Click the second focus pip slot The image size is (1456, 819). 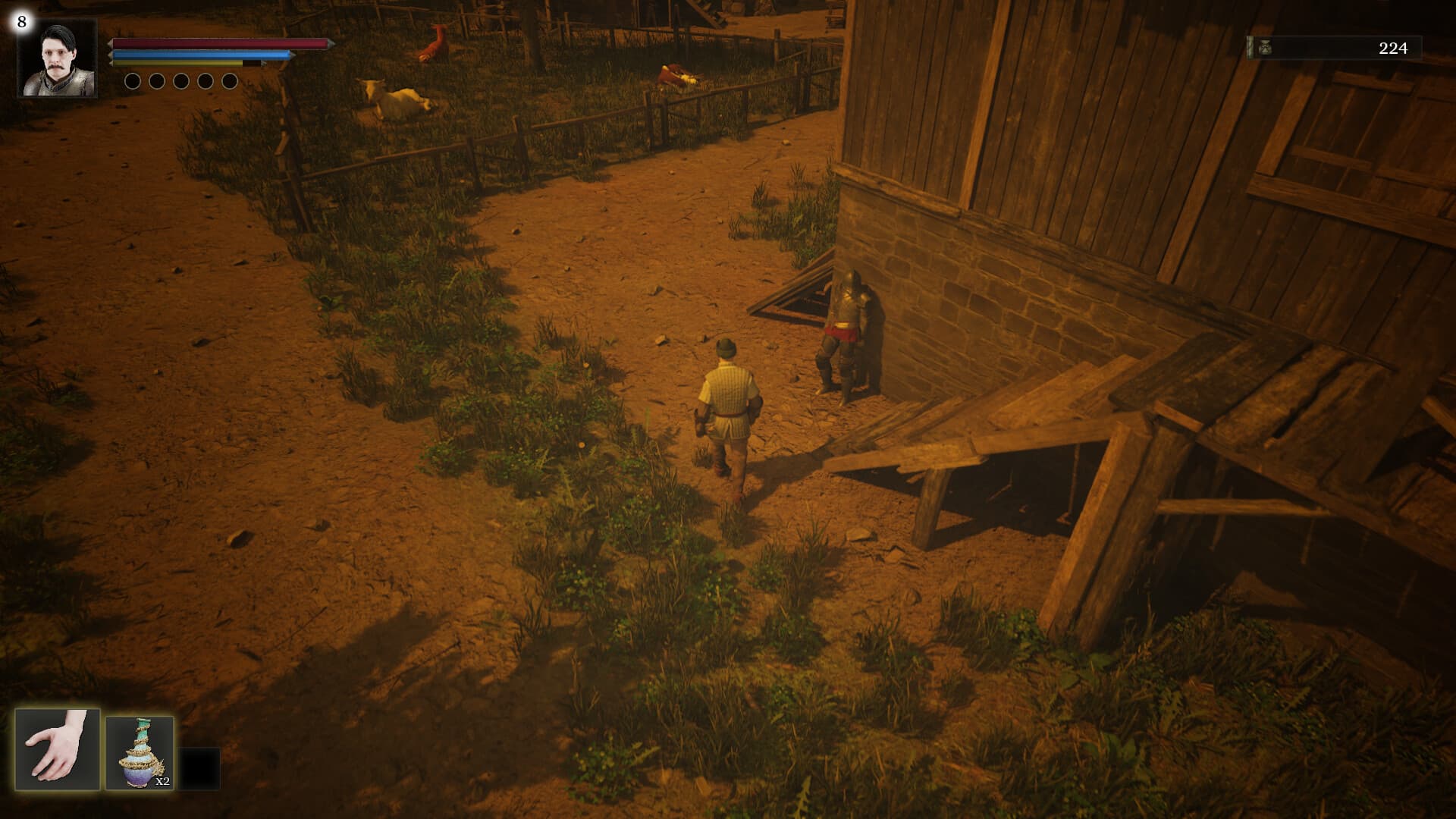pos(155,82)
